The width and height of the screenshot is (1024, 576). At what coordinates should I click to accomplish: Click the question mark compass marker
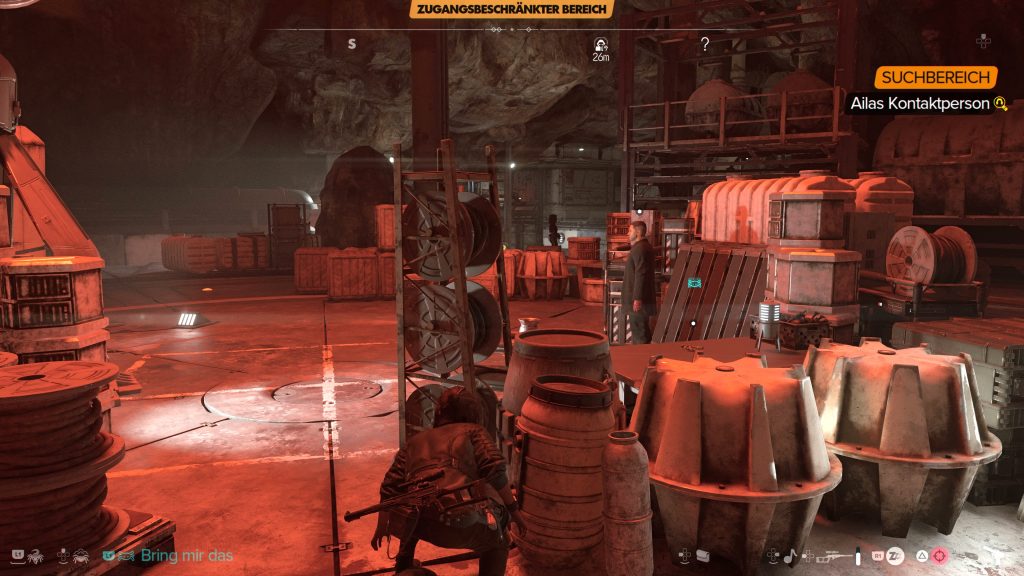coord(705,44)
